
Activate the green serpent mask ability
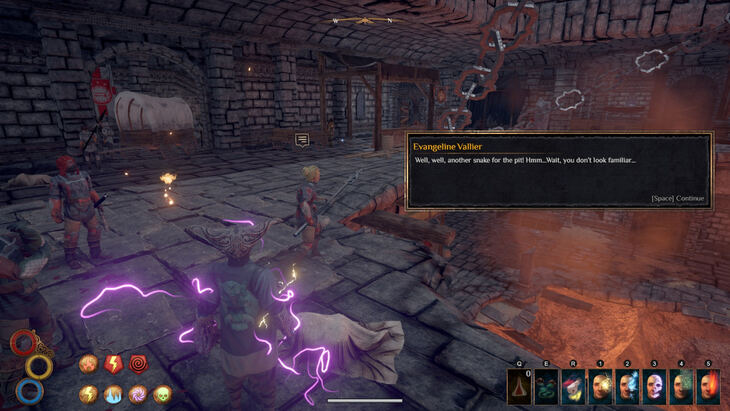546,387
